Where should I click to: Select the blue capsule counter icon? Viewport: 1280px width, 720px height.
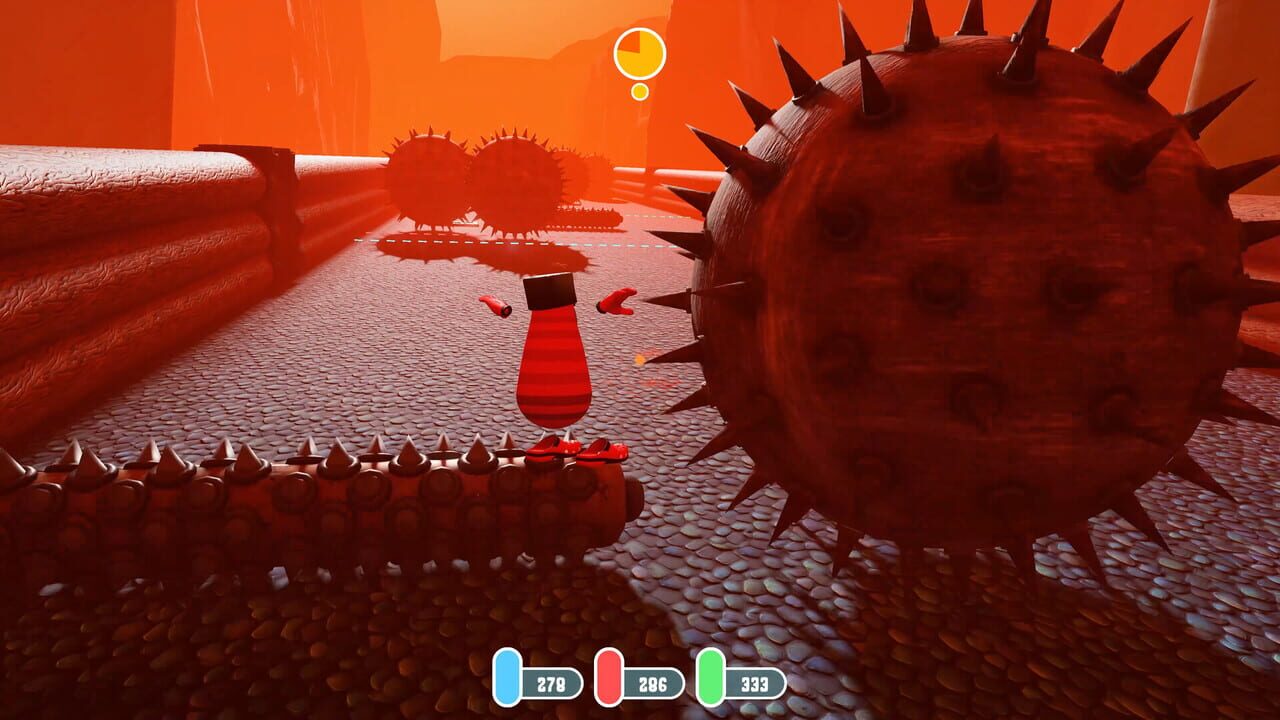508,677
